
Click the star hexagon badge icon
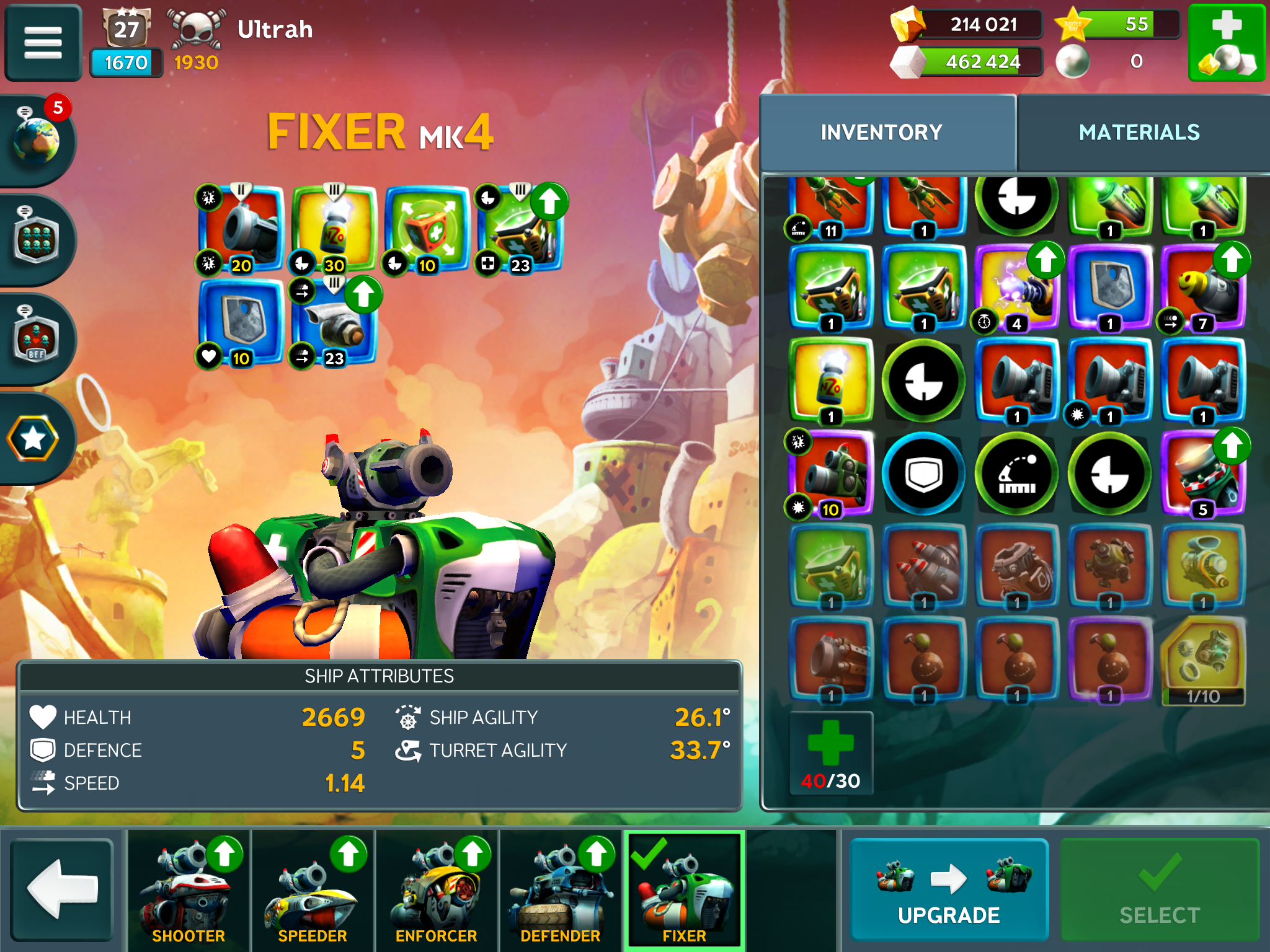pyautogui.click(x=33, y=439)
